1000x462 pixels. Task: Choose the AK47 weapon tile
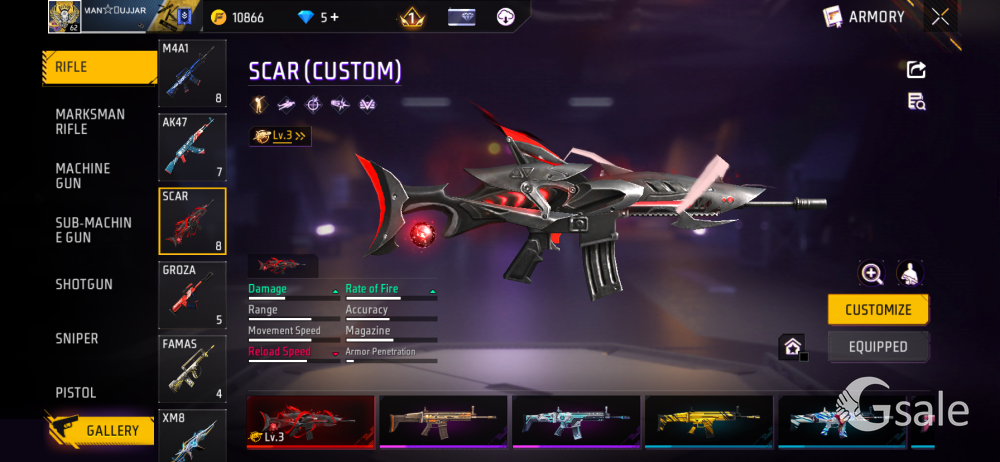192,147
